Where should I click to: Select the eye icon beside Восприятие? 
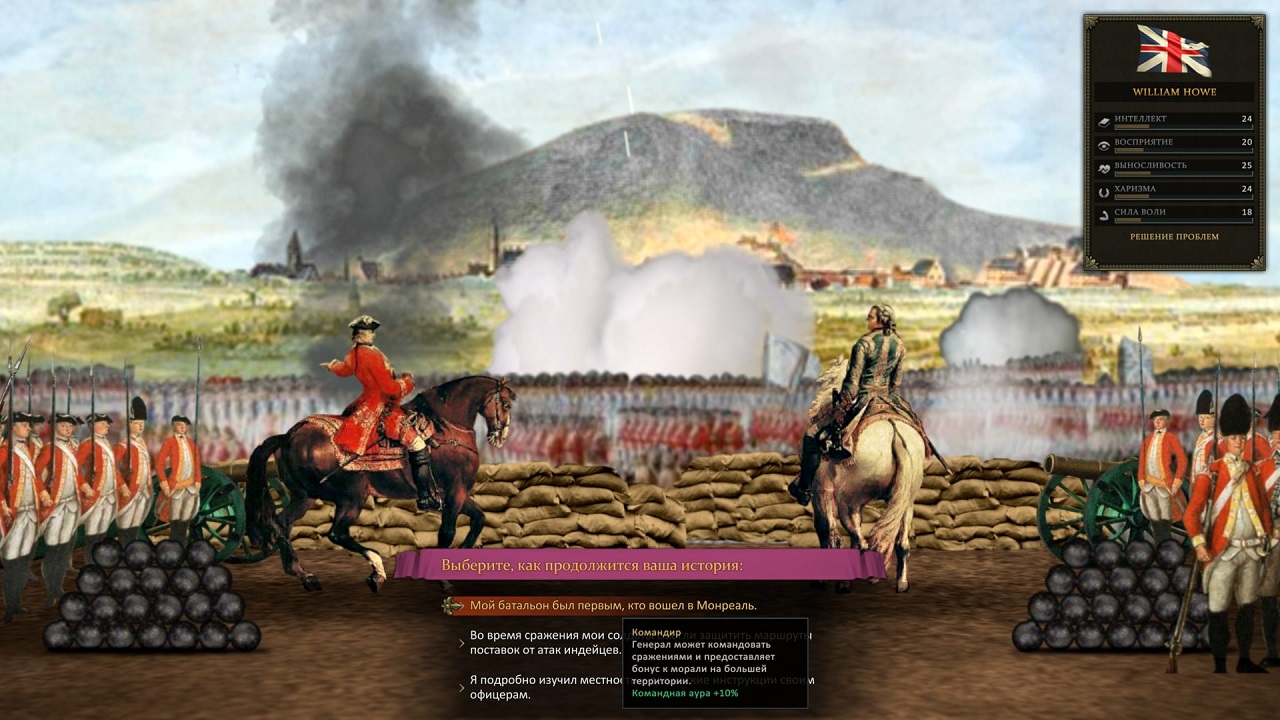[x=1104, y=144]
